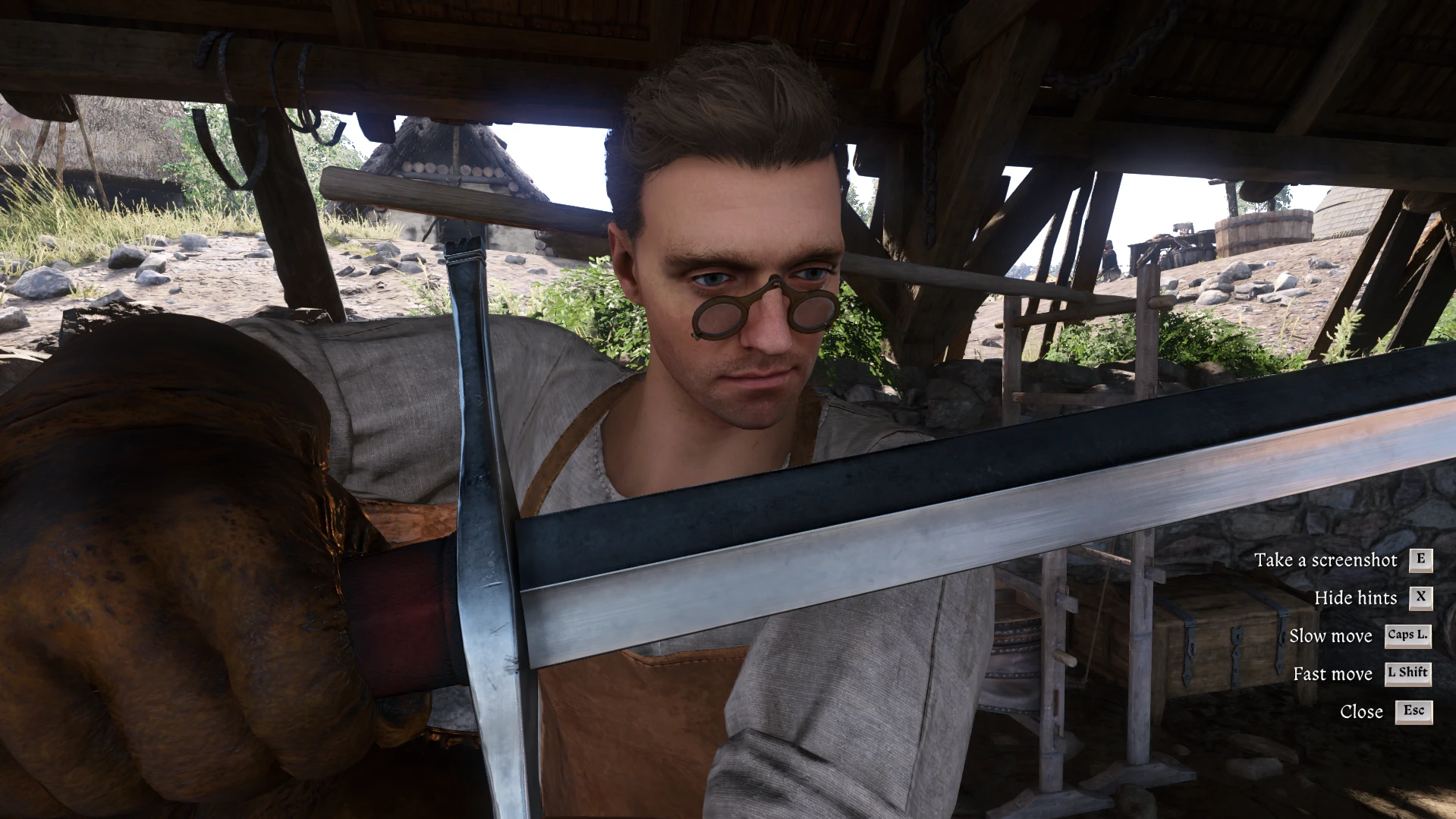Click the Close hint label
Screen dimensions: 1456x819
(1360, 711)
